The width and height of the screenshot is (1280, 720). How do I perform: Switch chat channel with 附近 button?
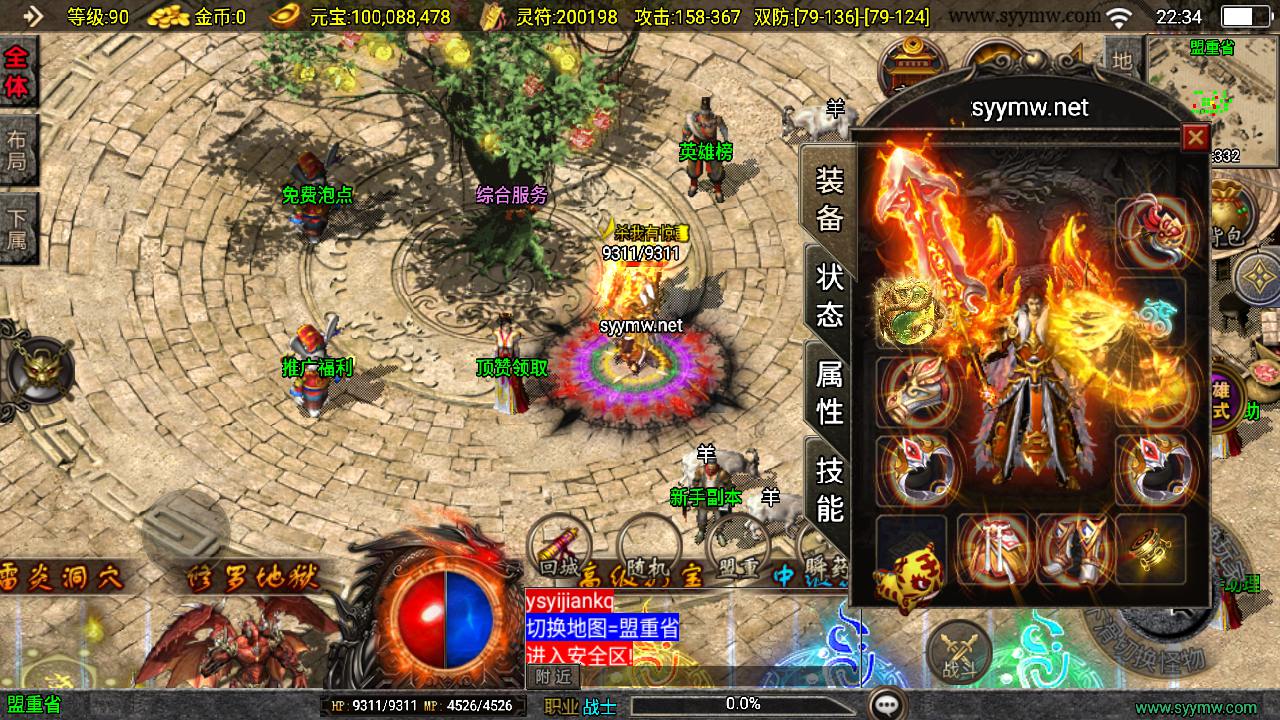pos(553,677)
